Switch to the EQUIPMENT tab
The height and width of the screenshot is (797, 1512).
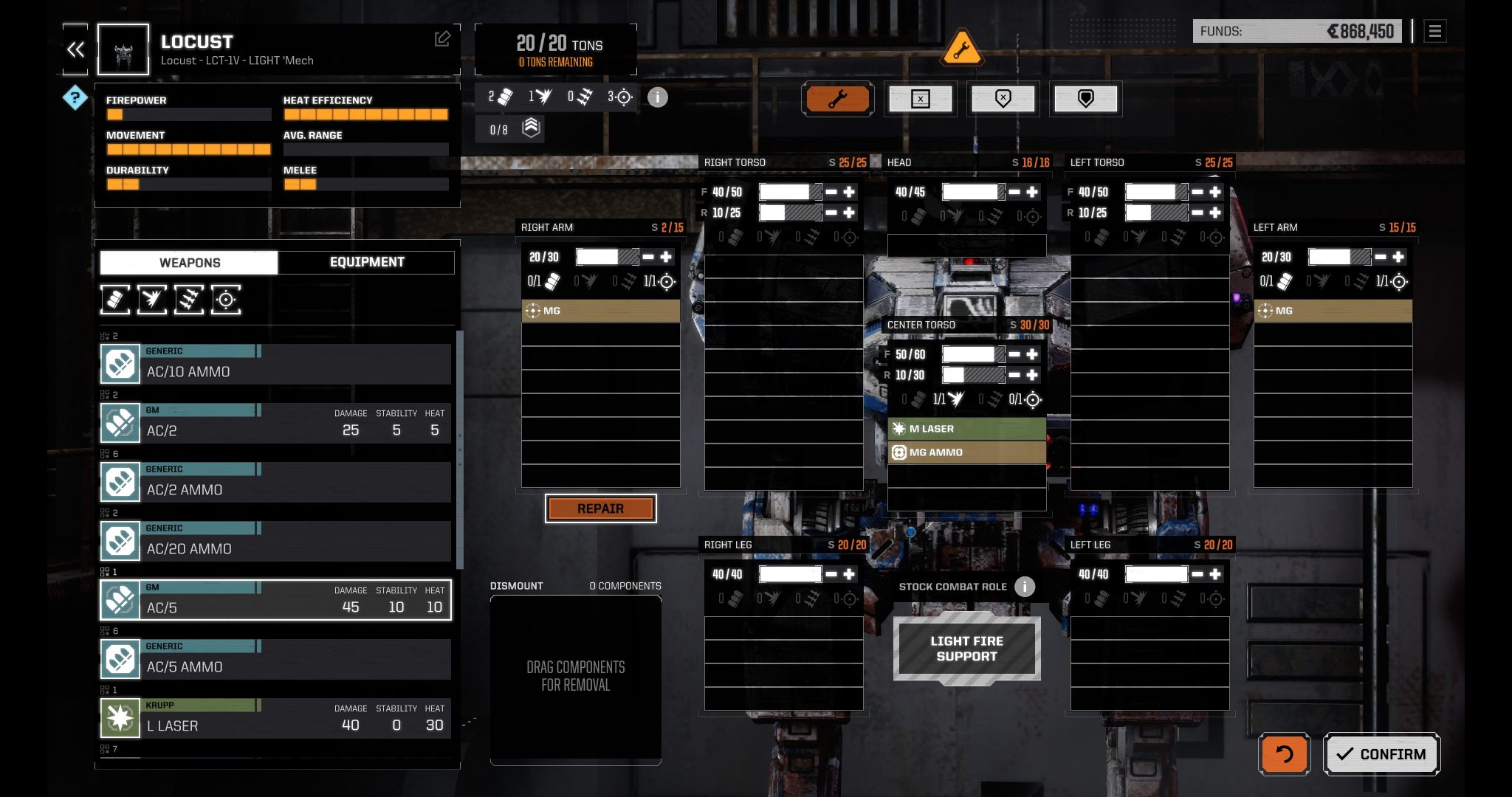365,262
